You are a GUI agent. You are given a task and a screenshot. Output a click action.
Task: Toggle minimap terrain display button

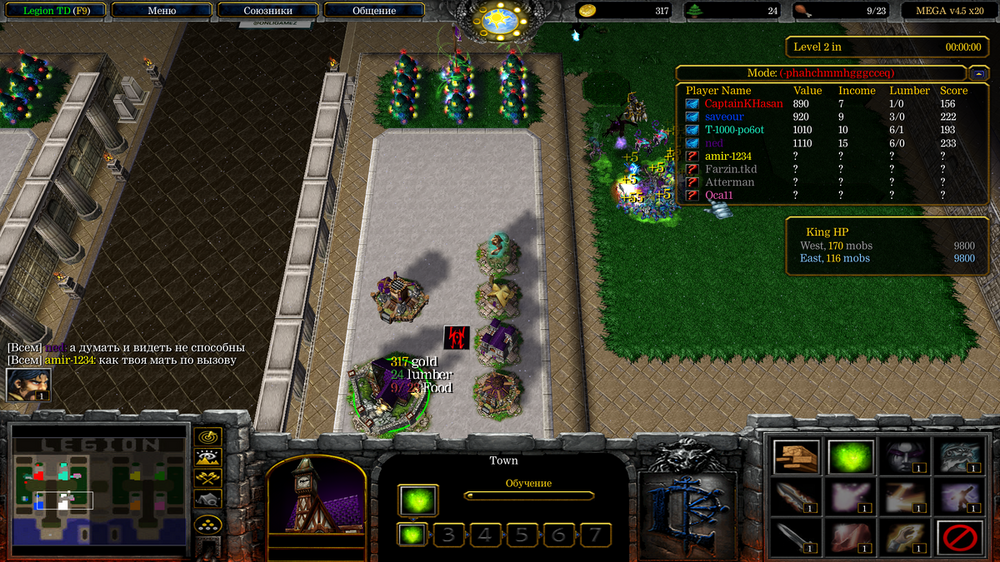[x=208, y=458]
